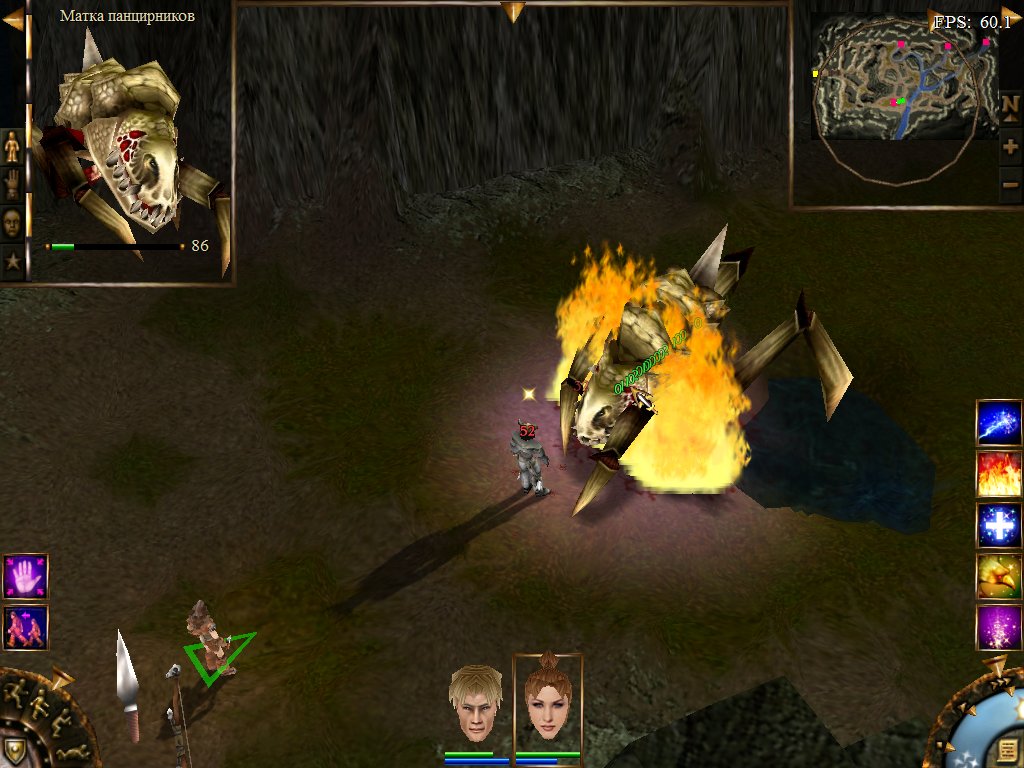Open the hand icon tab
The width and height of the screenshot is (1024, 768).
pyautogui.click(x=12, y=185)
